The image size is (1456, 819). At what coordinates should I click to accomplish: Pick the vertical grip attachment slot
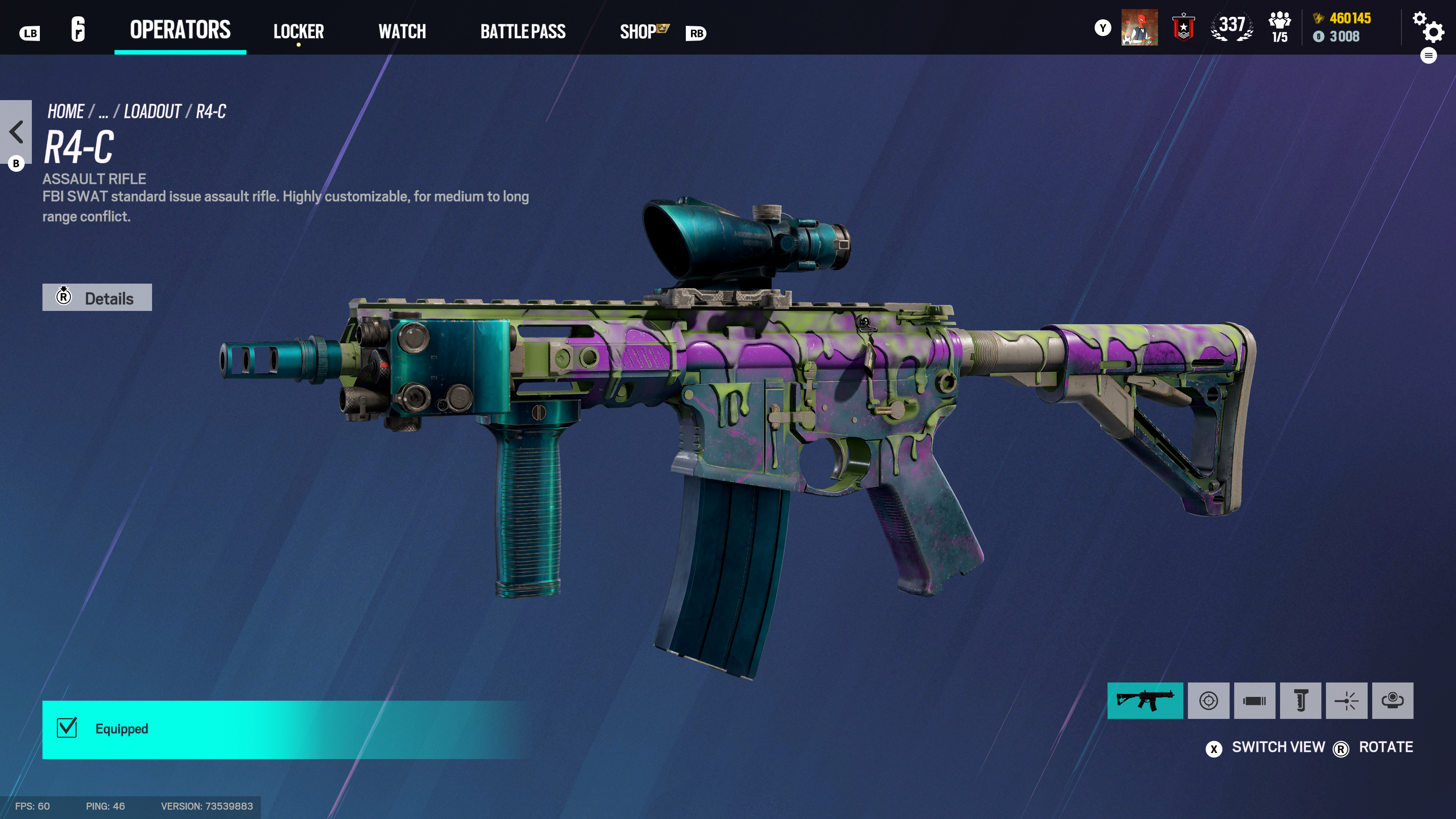1300,701
